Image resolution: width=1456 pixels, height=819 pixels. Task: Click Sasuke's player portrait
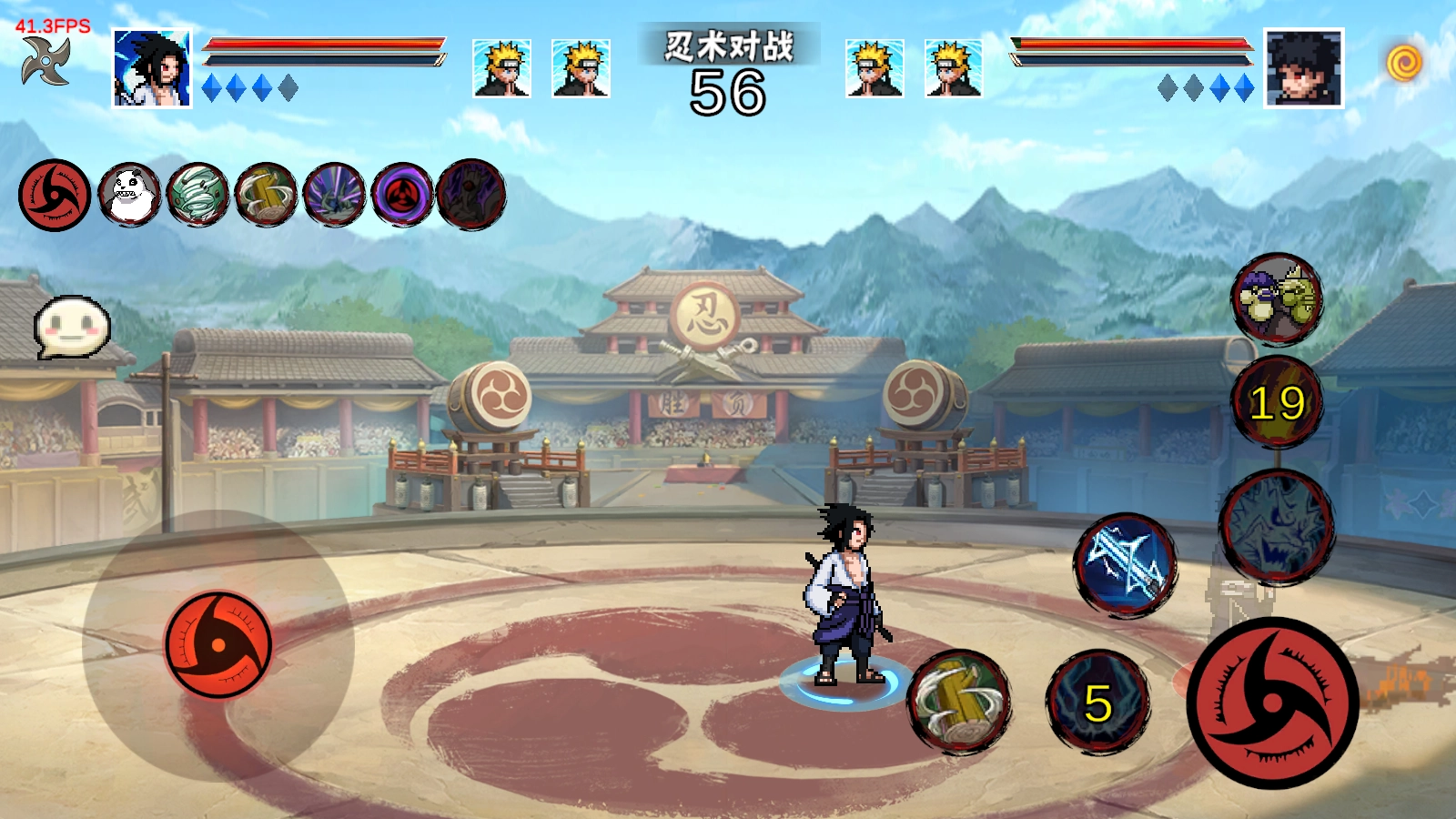152,69
